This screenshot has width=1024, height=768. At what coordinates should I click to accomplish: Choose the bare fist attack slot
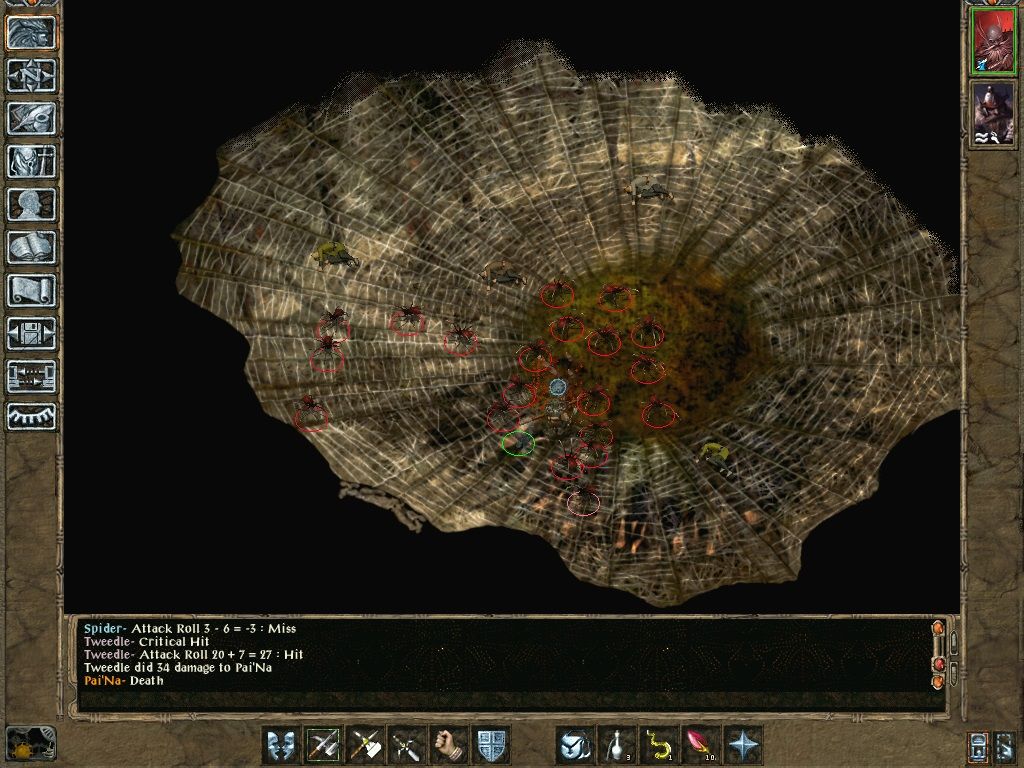pos(449,745)
